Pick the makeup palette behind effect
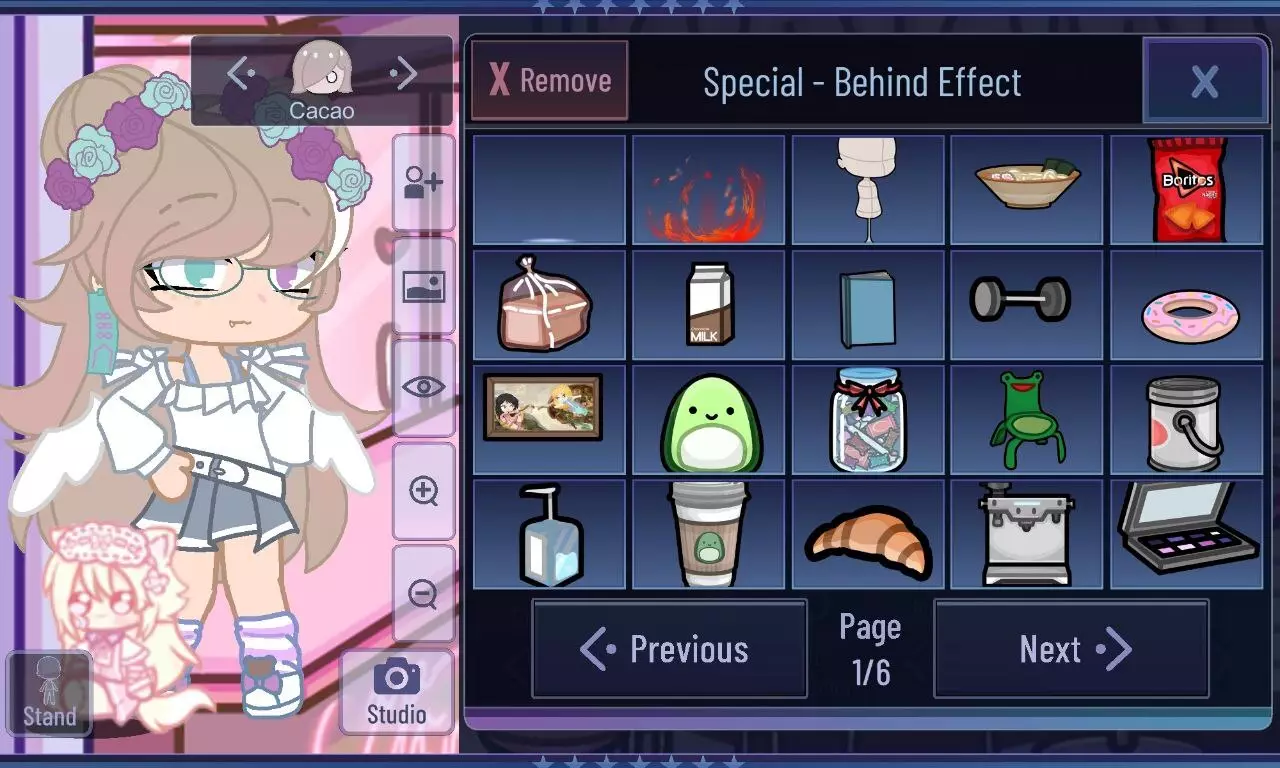This screenshot has height=768, width=1280. (x=1186, y=532)
